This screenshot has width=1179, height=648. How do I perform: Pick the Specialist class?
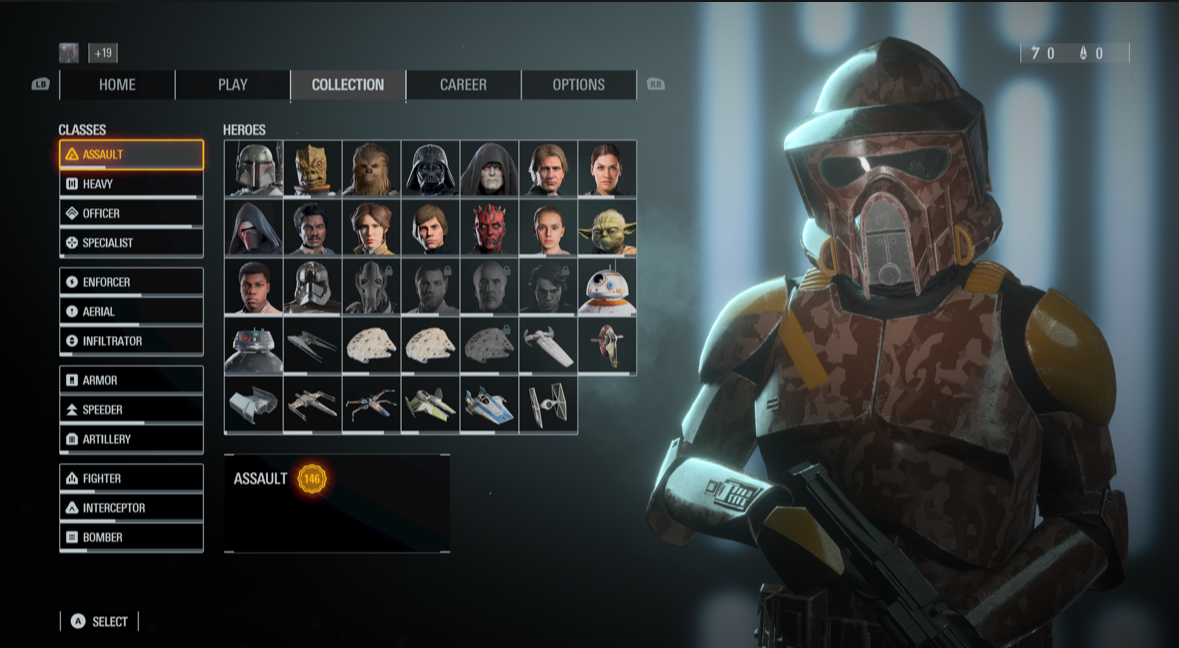[131, 242]
